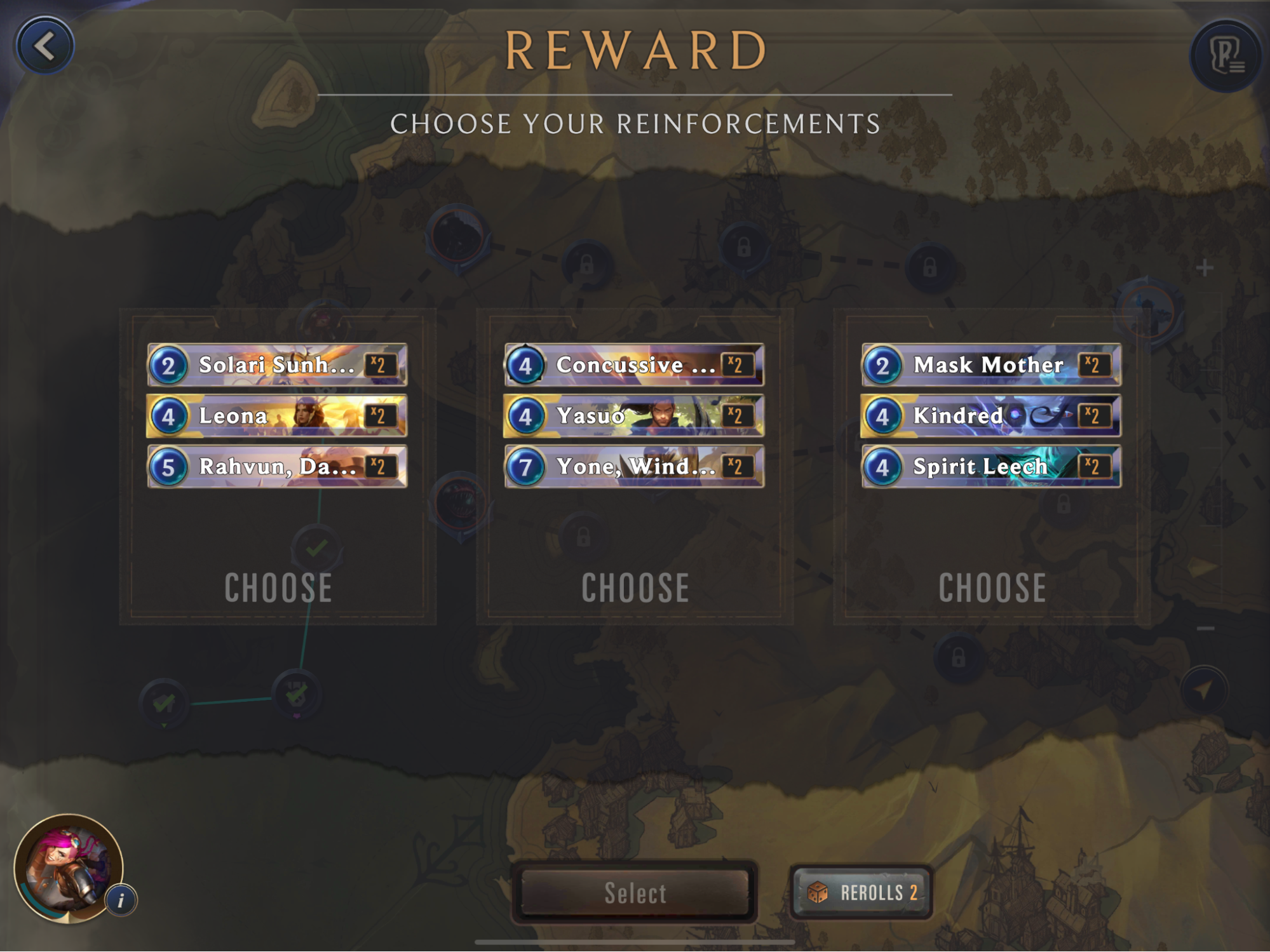Choose the Kindred reinforcement bundle
Screen dimensions: 1270x952
pos(992,587)
